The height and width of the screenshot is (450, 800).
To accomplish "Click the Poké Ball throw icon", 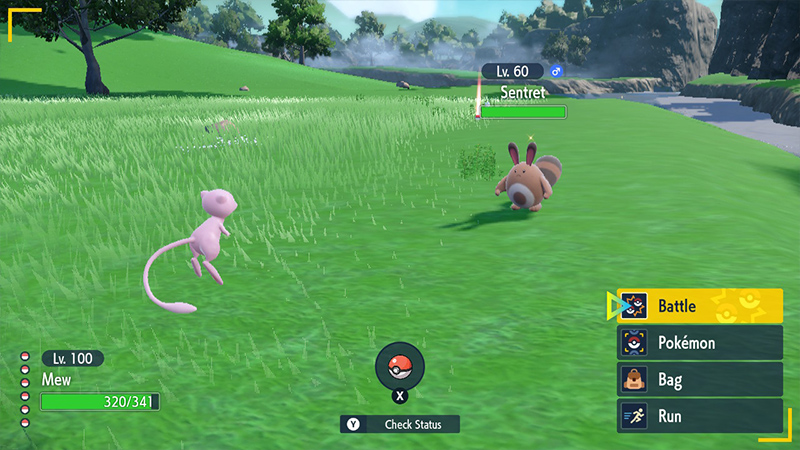I will click(x=400, y=365).
